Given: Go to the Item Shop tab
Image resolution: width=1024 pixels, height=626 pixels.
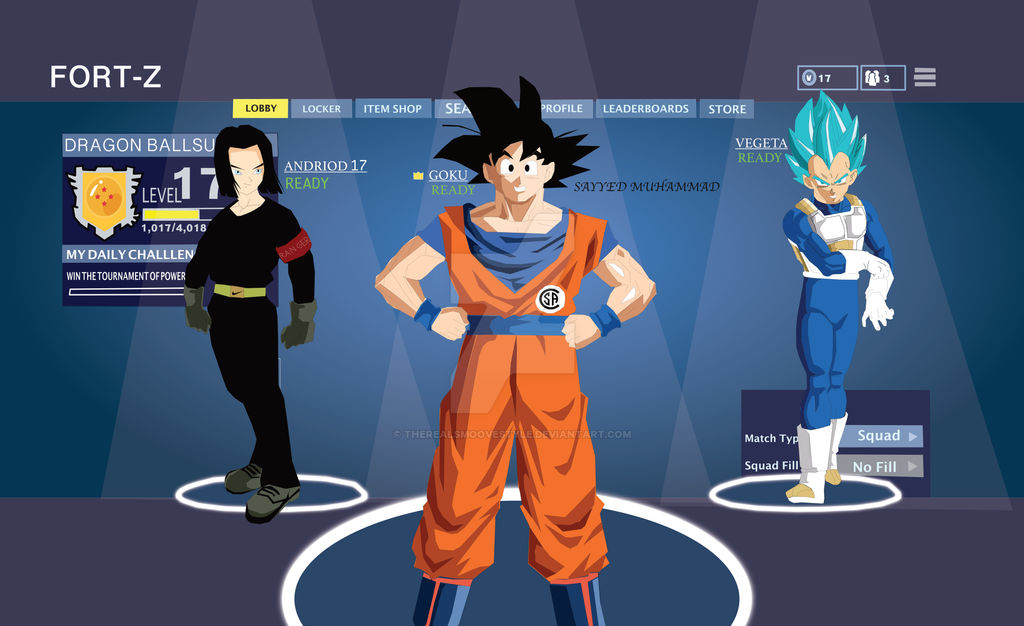Looking at the screenshot, I should 392,109.
